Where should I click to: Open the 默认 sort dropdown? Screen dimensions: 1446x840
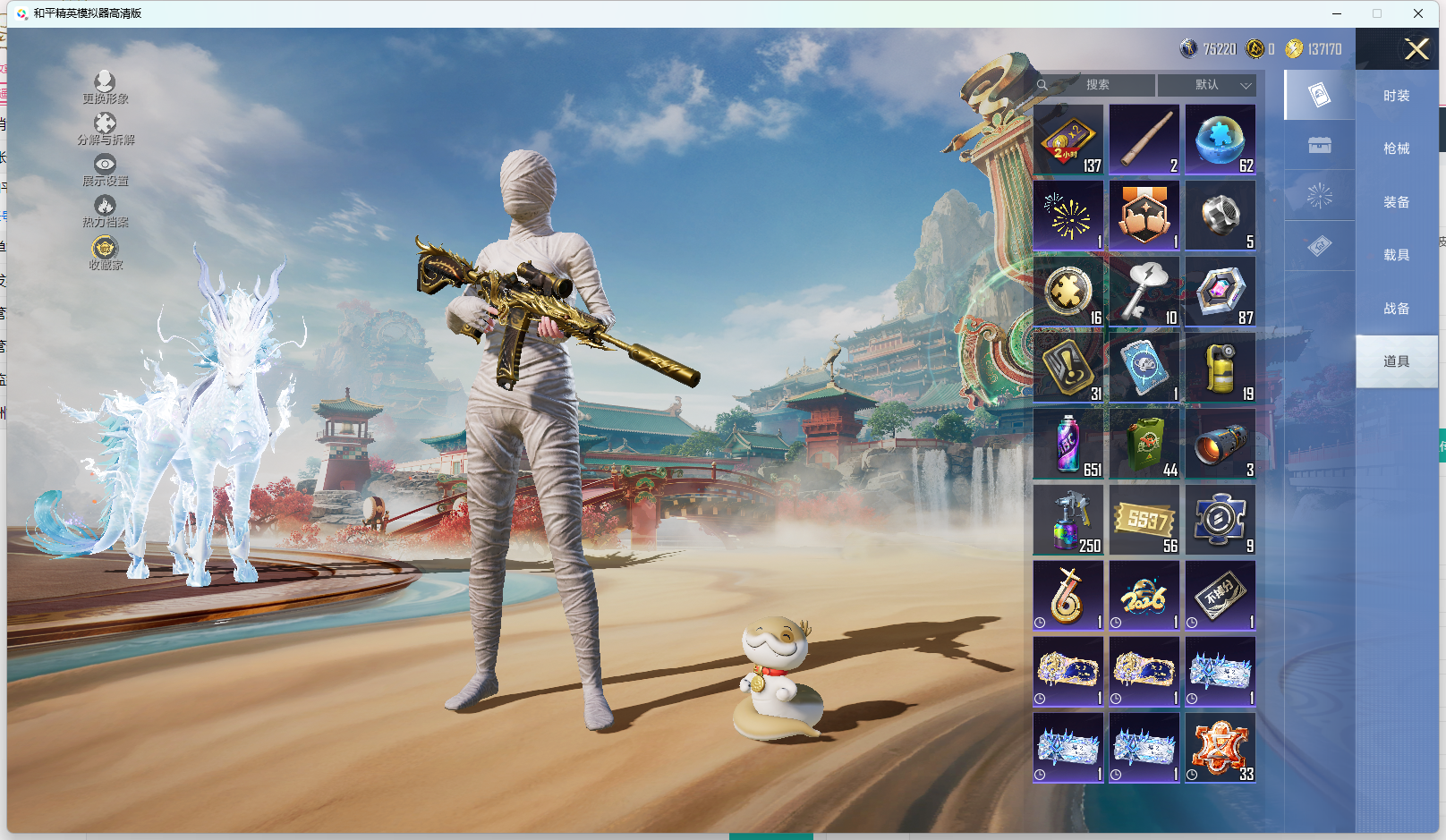click(1206, 85)
